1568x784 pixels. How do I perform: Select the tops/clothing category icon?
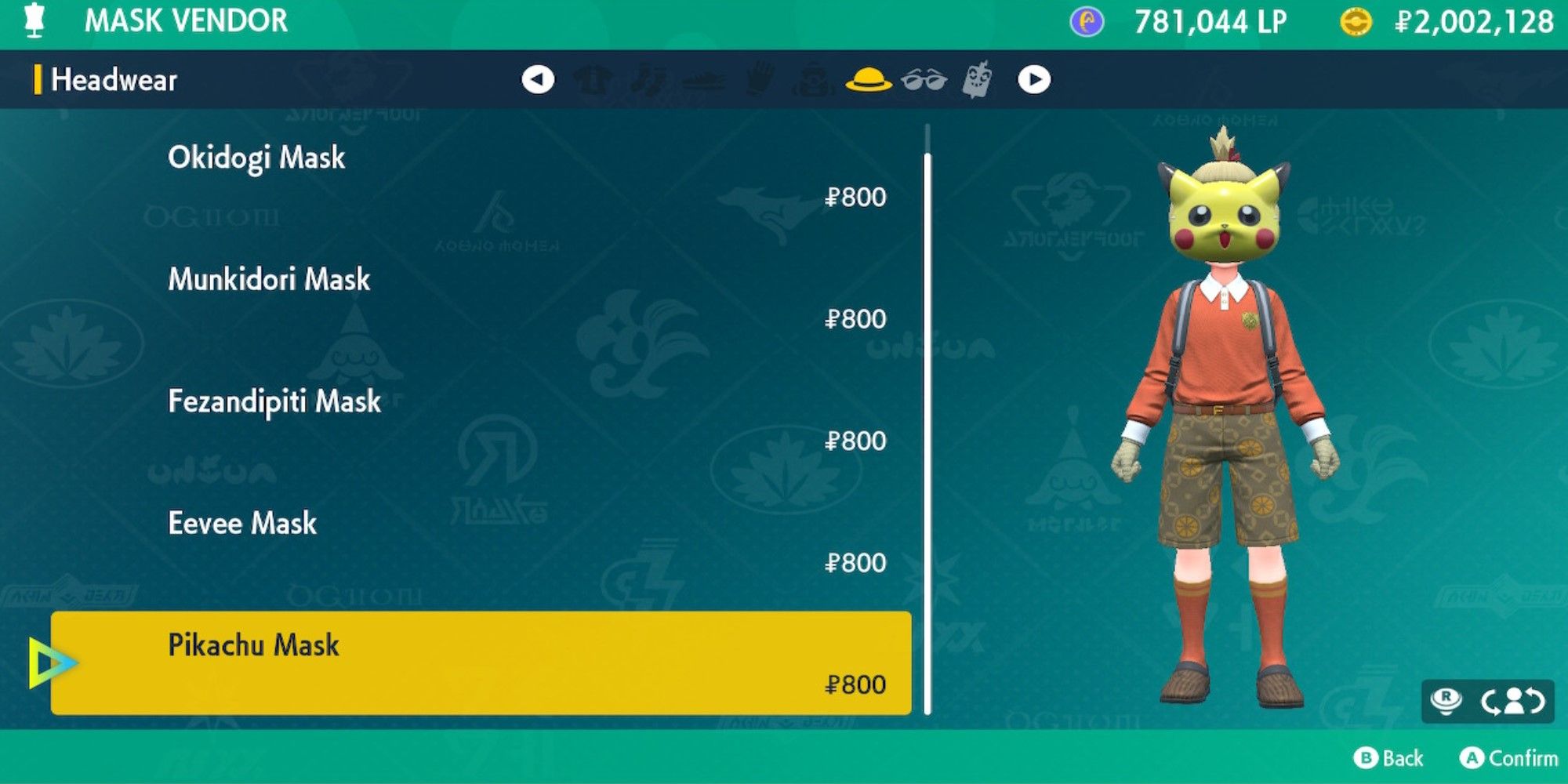[593, 79]
